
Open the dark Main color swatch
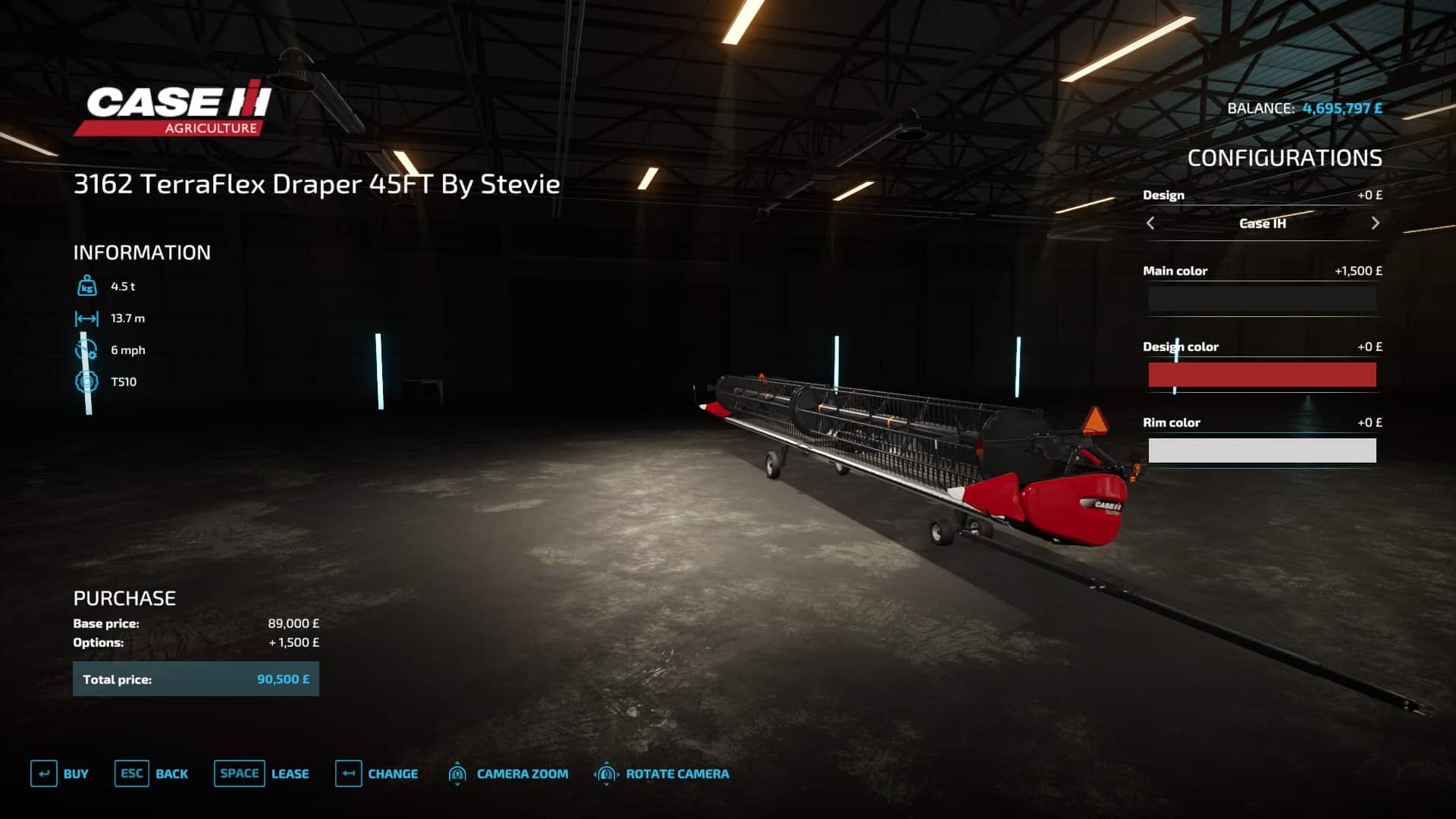point(1262,299)
